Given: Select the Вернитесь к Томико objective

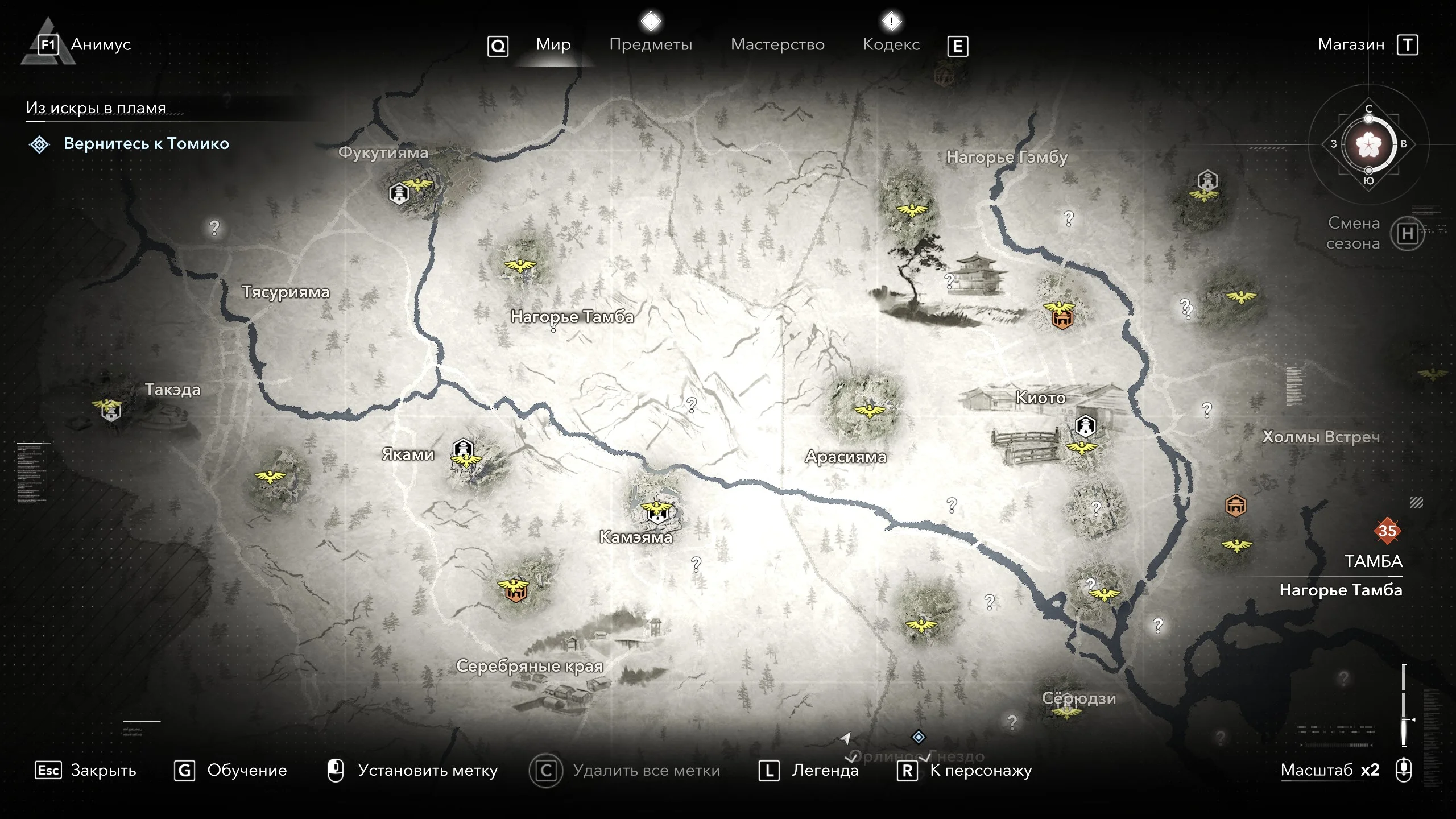Looking at the screenshot, I should [x=146, y=144].
